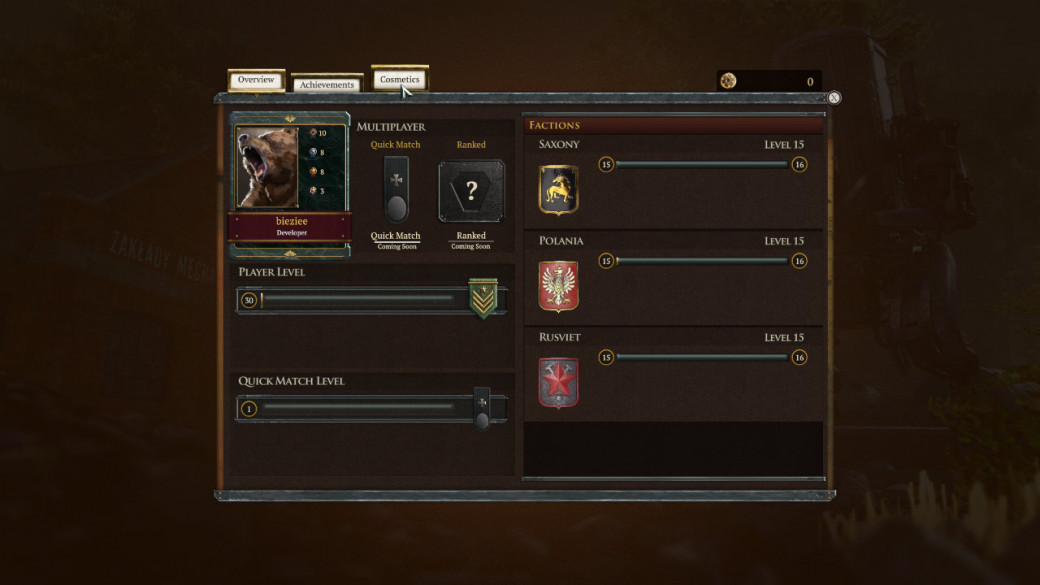Choose the Rusviet red star emblem
This screenshot has height=585, width=1040.
coord(558,383)
